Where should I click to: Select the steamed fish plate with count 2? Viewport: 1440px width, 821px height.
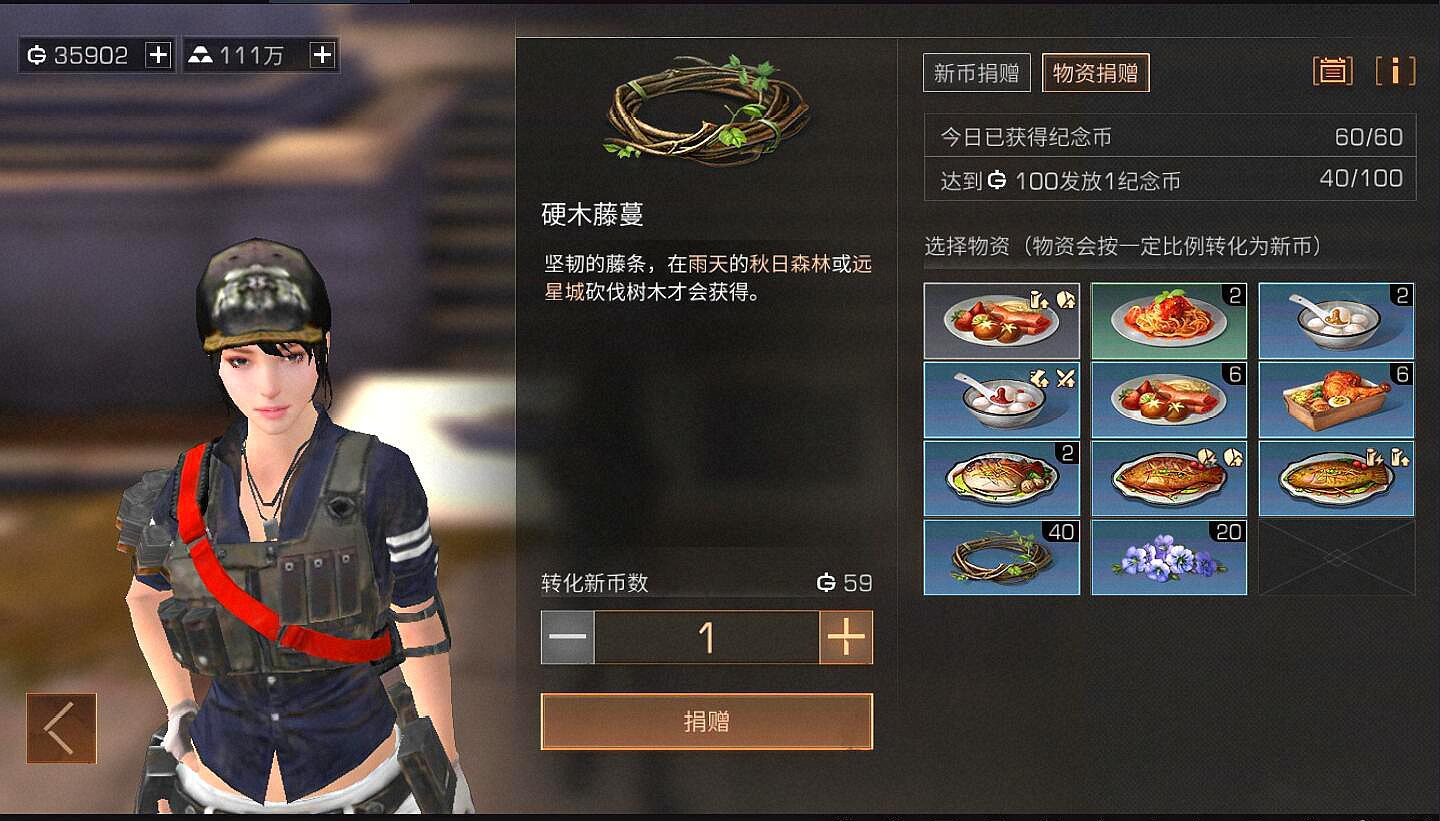[x=1000, y=478]
